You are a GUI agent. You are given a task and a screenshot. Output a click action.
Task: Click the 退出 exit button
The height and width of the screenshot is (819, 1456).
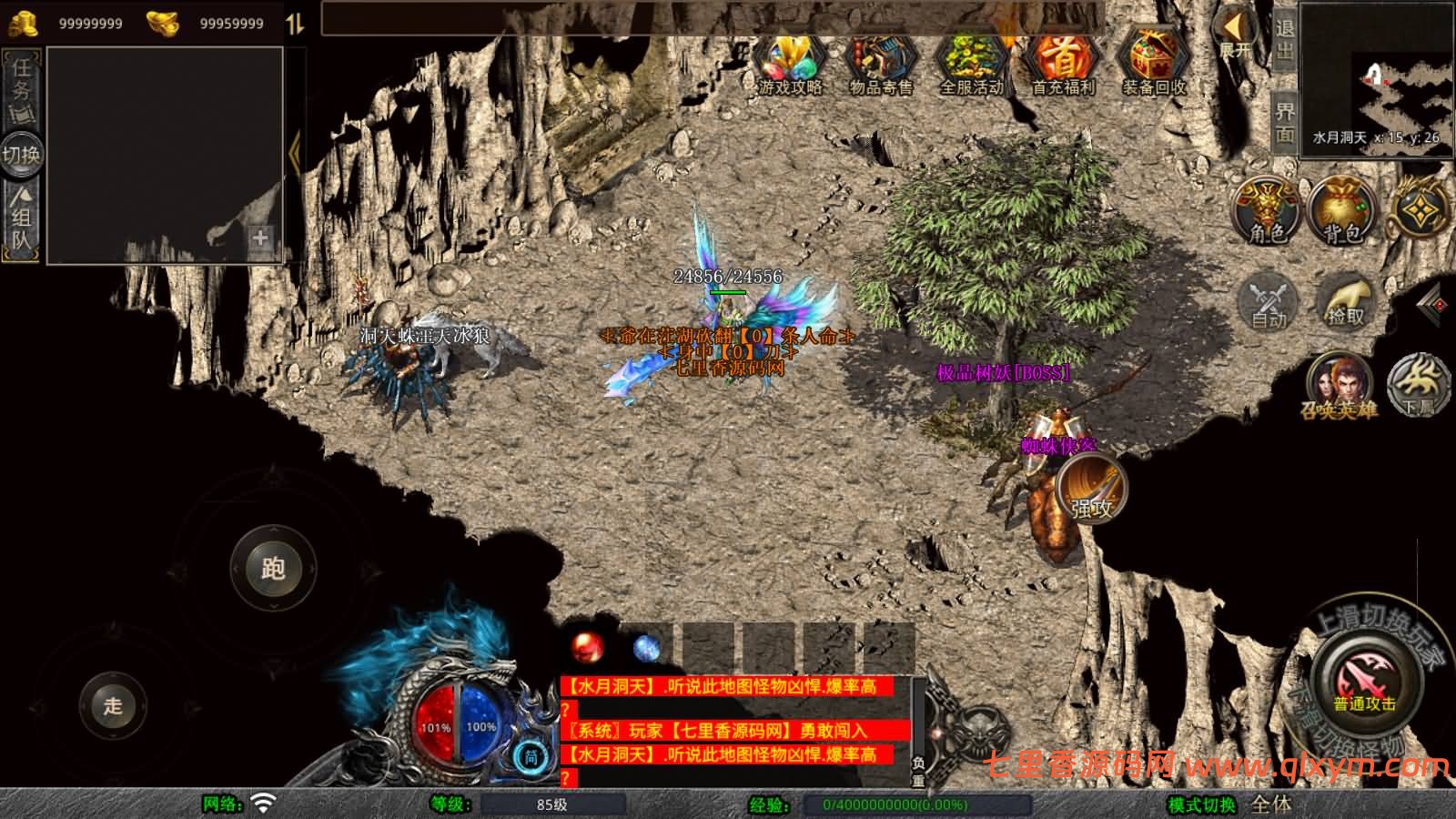point(1284,40)
